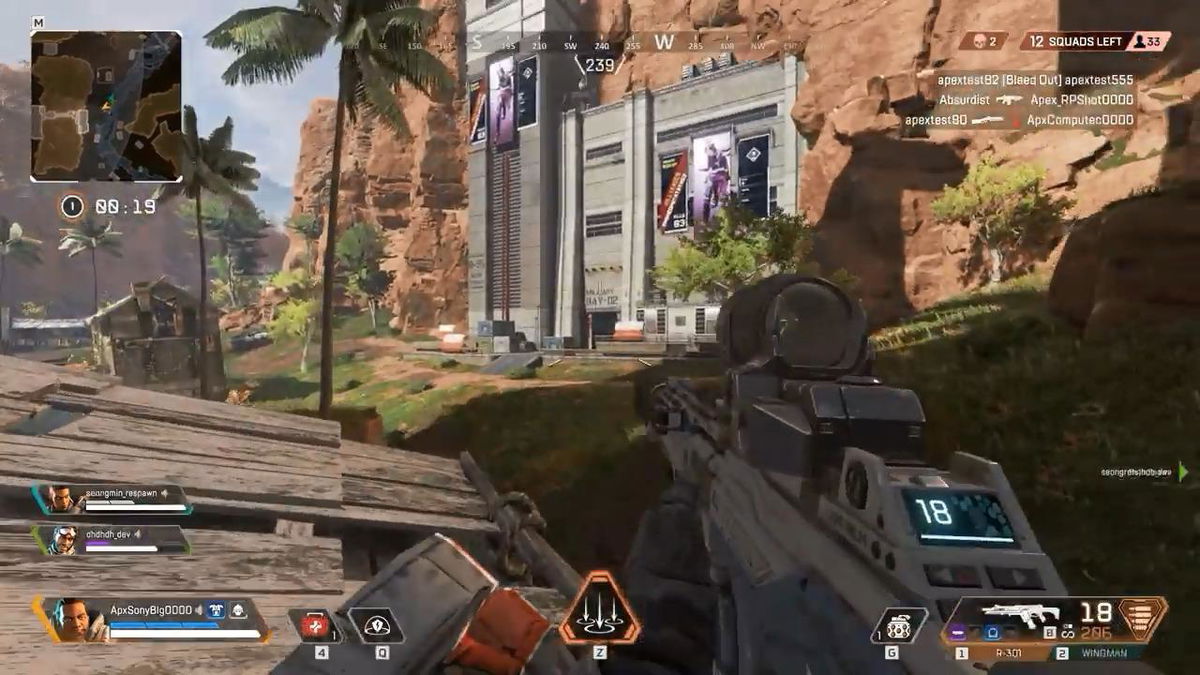Click the R-301 rifle weapon icon
1200x675 pixels.
[1018, 615]
